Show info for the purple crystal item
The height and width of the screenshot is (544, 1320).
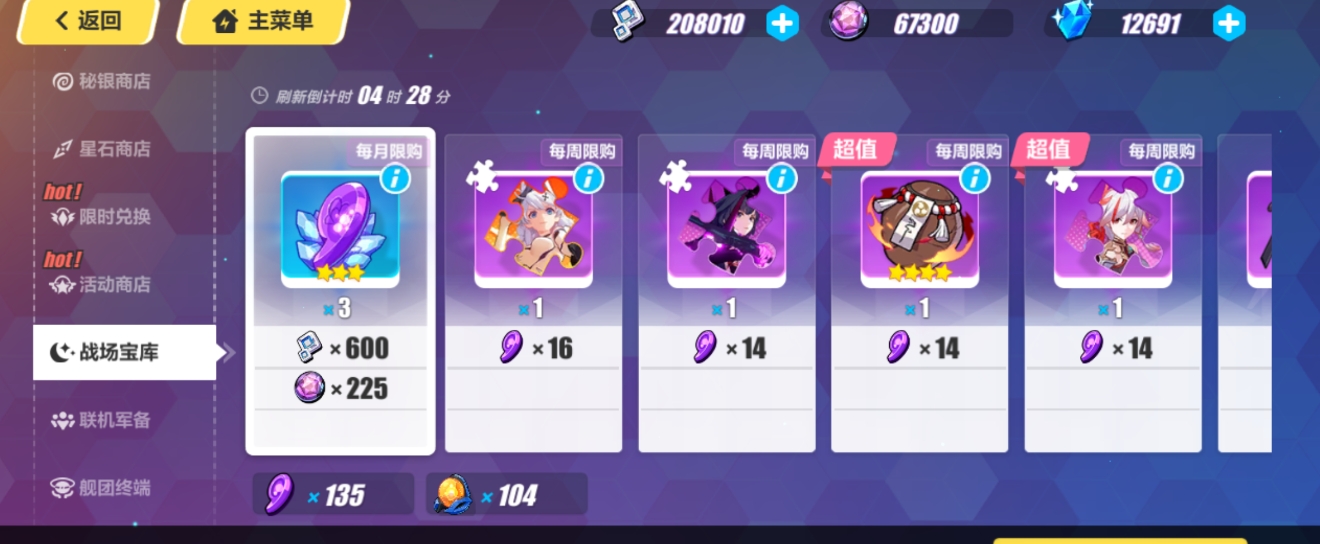point(395,178)
